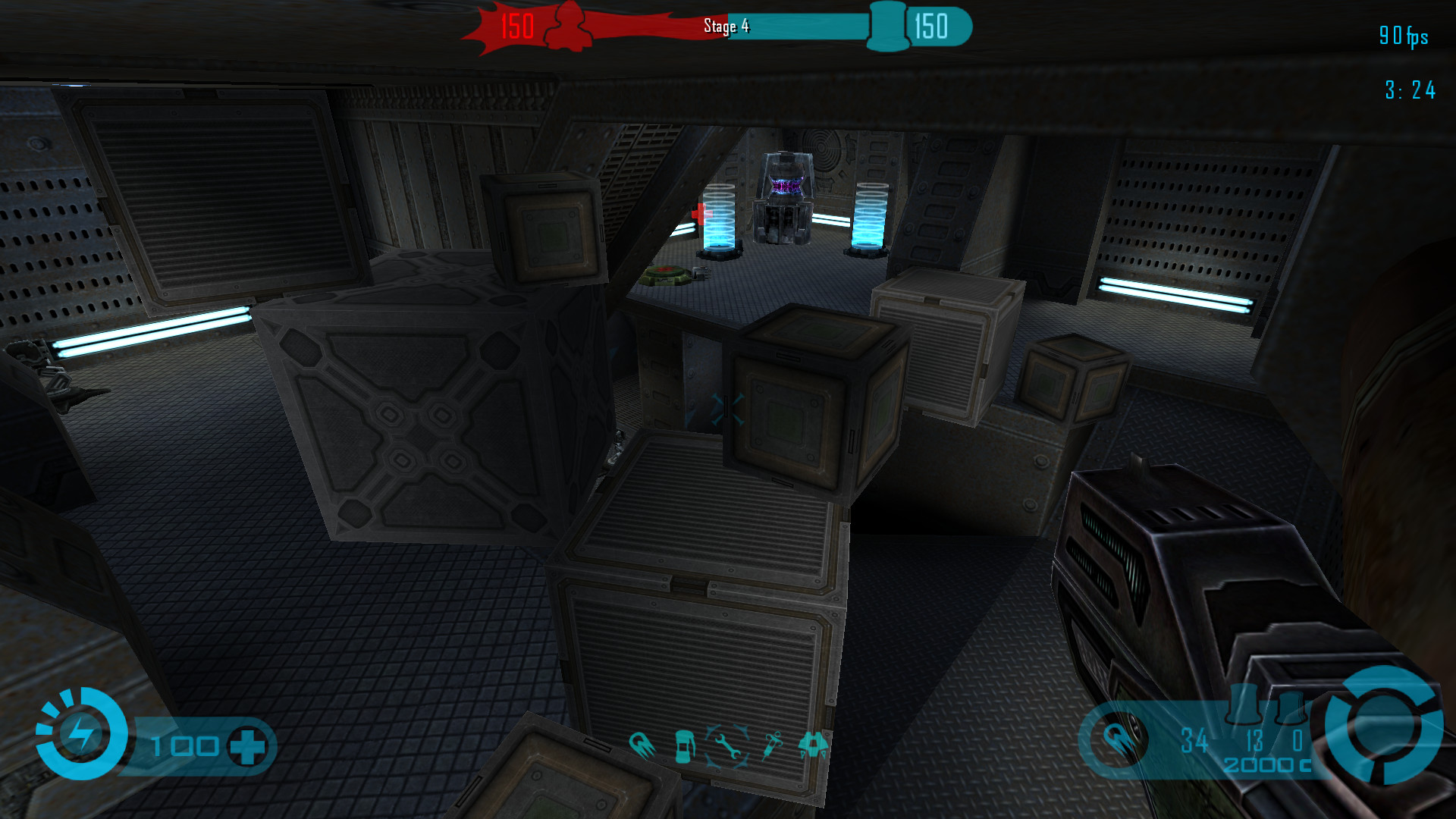Screen dimensions: 1456x819
Task: Click the blue human team emblem
Action: coord(887,27)
